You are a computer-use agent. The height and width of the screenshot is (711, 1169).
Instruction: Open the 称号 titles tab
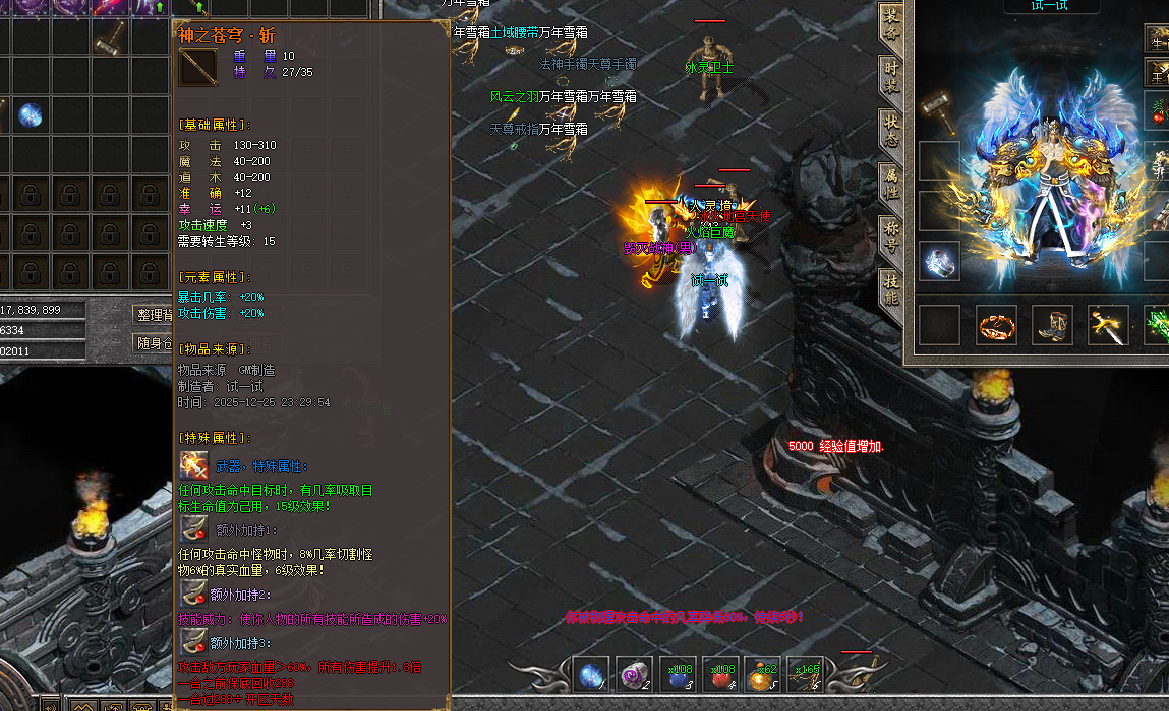(x=890, y=240)
